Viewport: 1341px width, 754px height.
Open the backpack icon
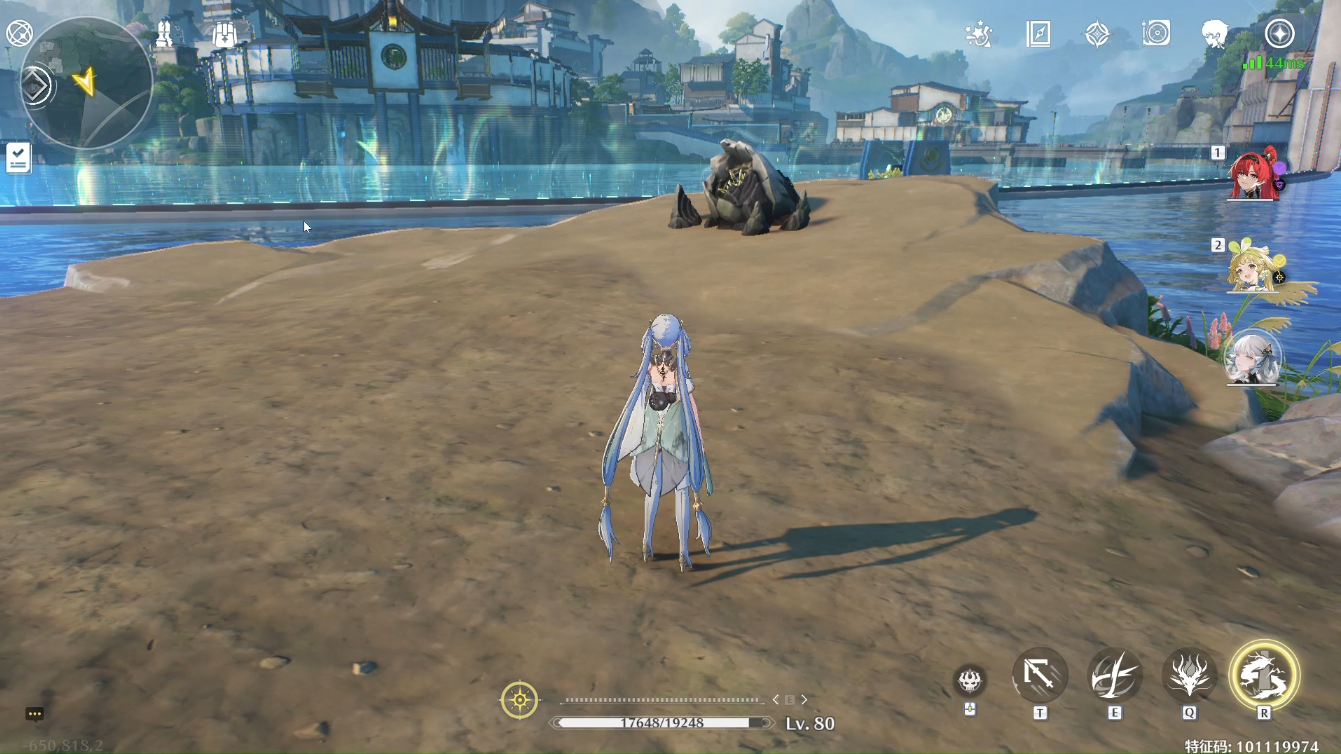pos(225,34)
